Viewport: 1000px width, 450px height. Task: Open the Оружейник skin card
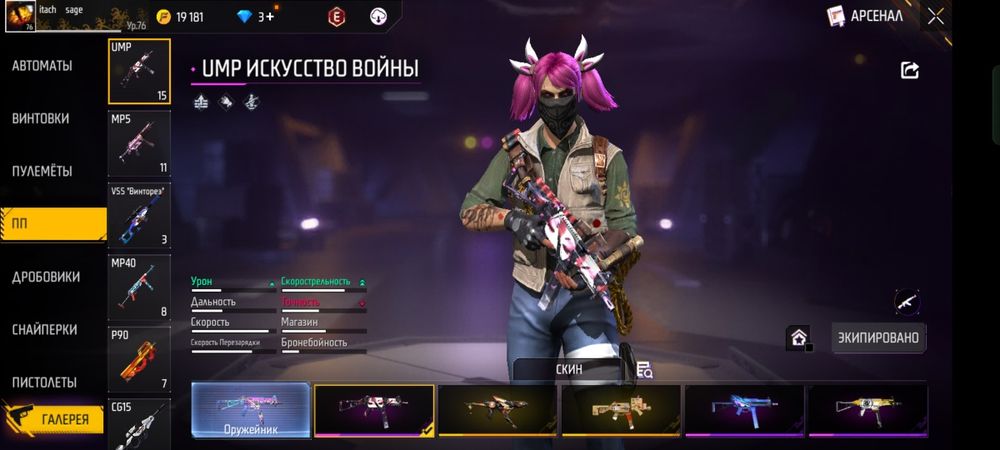tap(250, 411)
